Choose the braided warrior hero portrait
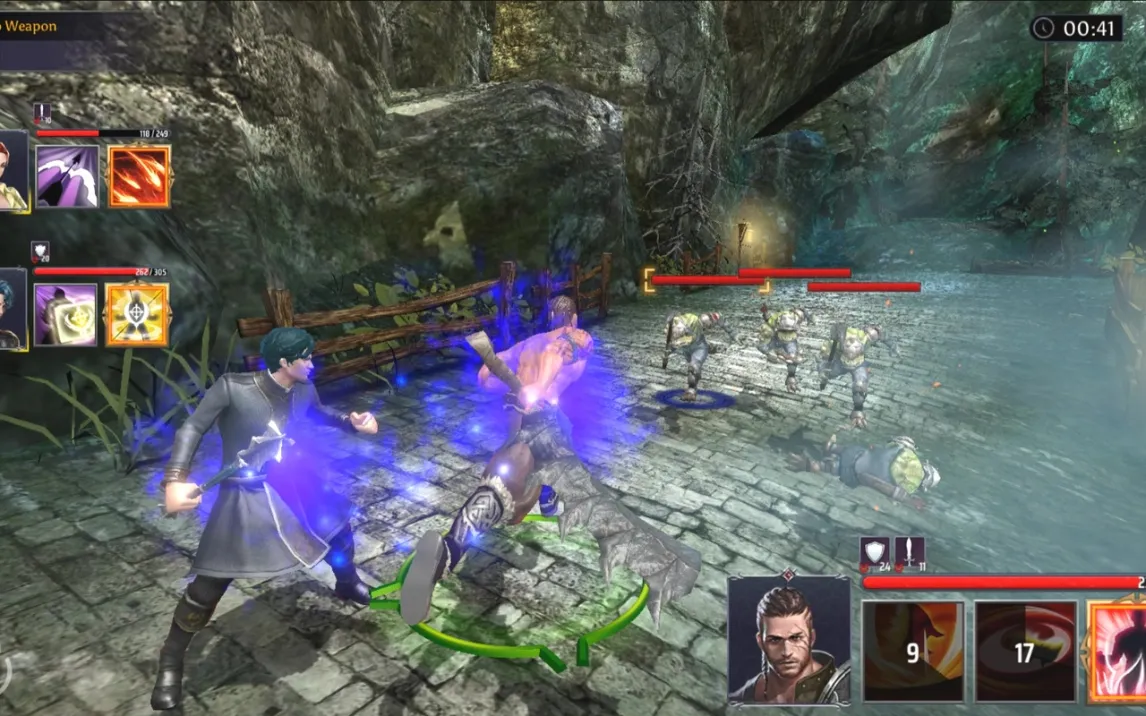1146x716 pixels. coord(789,640)
